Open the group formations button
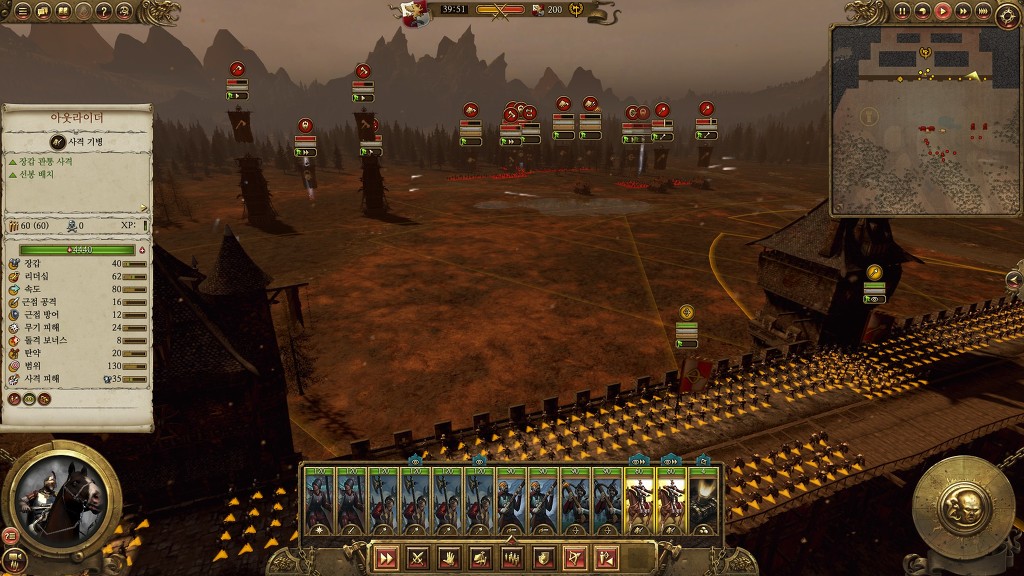The image size is (1024, 576). pos(511,558)
